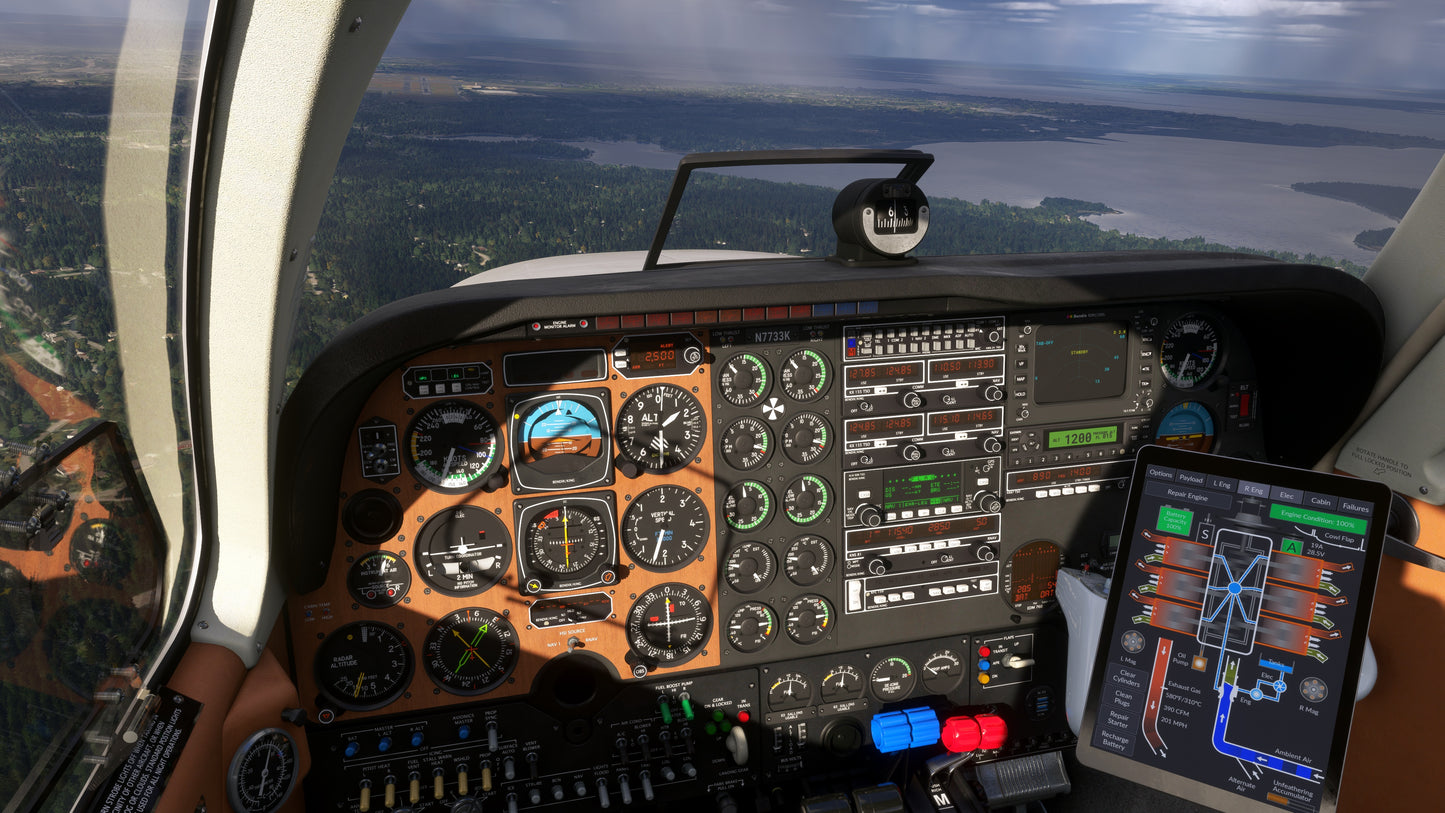Click the Oil Pump icon
This screenshot has width=1445, height=813.
pos(1199,662)
